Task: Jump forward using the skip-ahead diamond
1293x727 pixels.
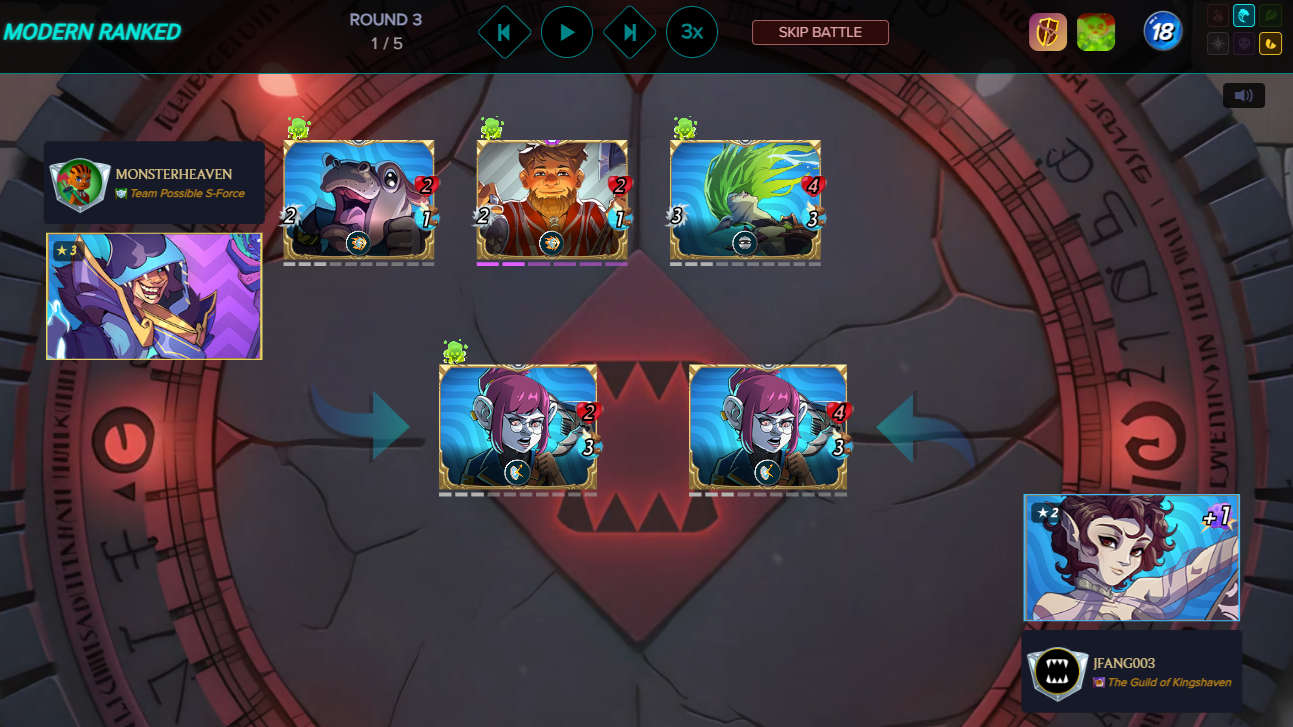Action: pyautogui.click(x=629, y=31)
